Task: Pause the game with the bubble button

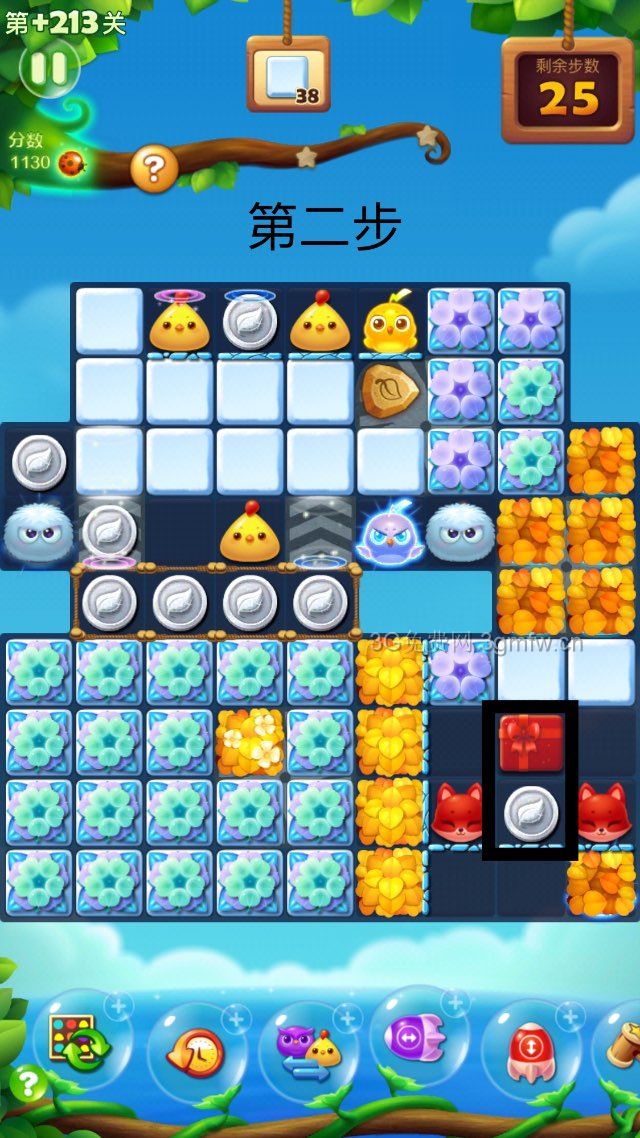Action: pyautogui.click(x=49, y=68)
